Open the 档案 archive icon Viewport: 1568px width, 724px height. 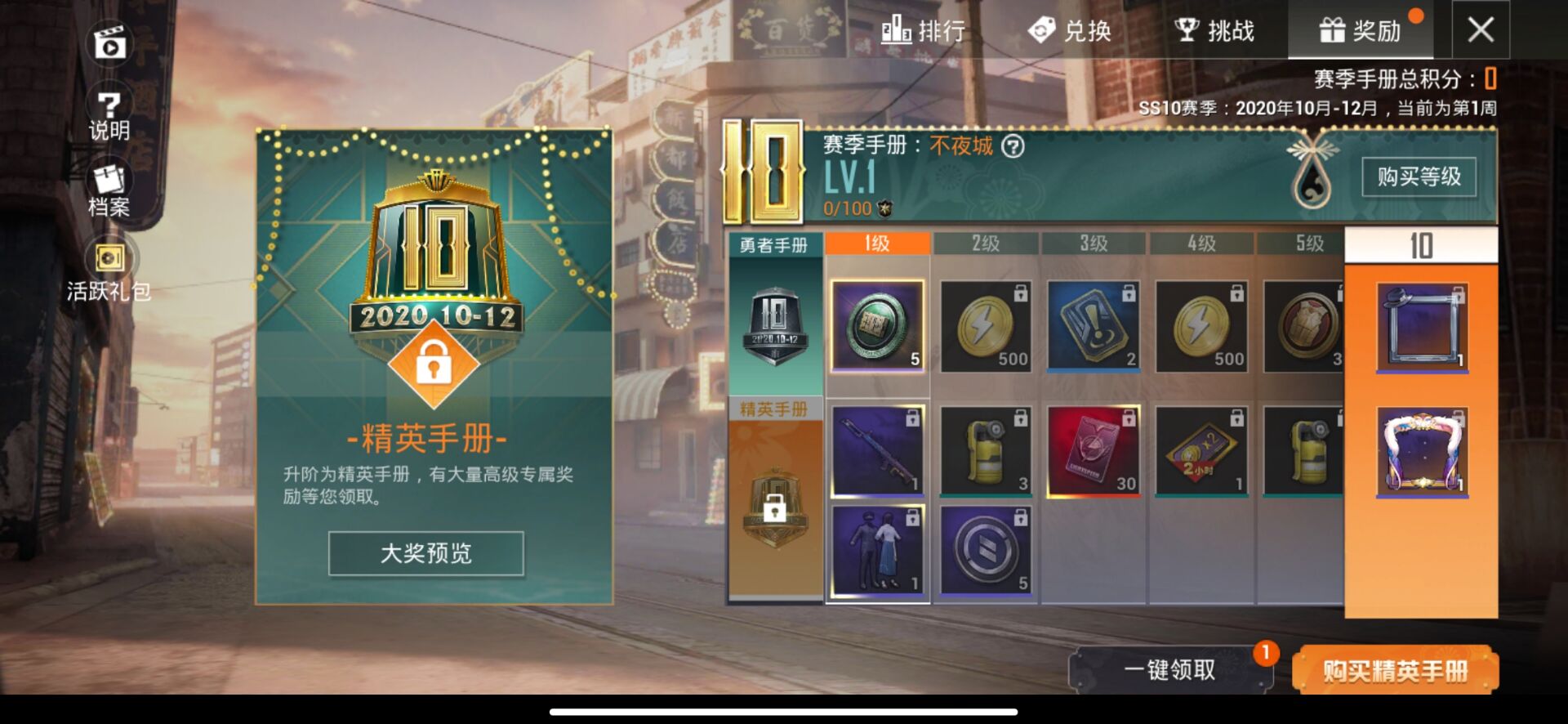tap(109, 191)
